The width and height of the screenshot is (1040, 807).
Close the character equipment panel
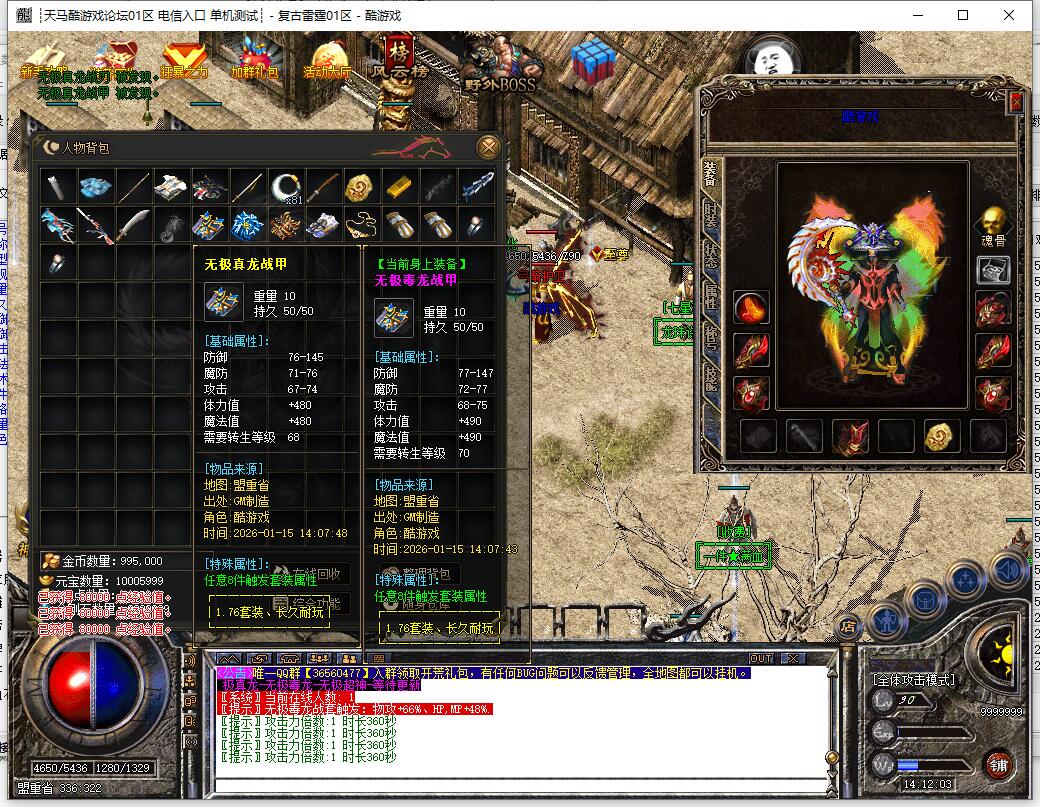(1016, 102)
